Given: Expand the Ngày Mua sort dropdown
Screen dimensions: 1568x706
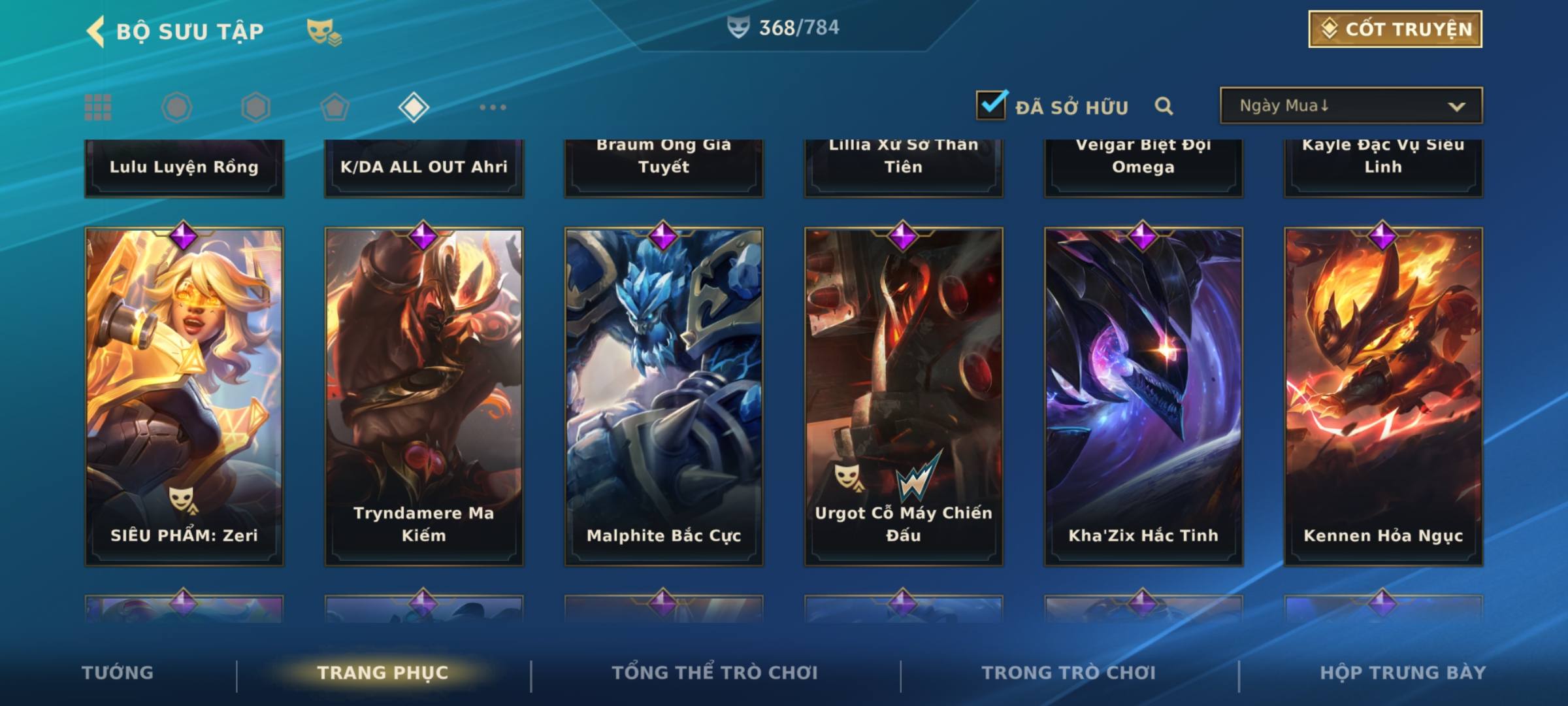Looking at the screenshot, I should pos(1350,106).
